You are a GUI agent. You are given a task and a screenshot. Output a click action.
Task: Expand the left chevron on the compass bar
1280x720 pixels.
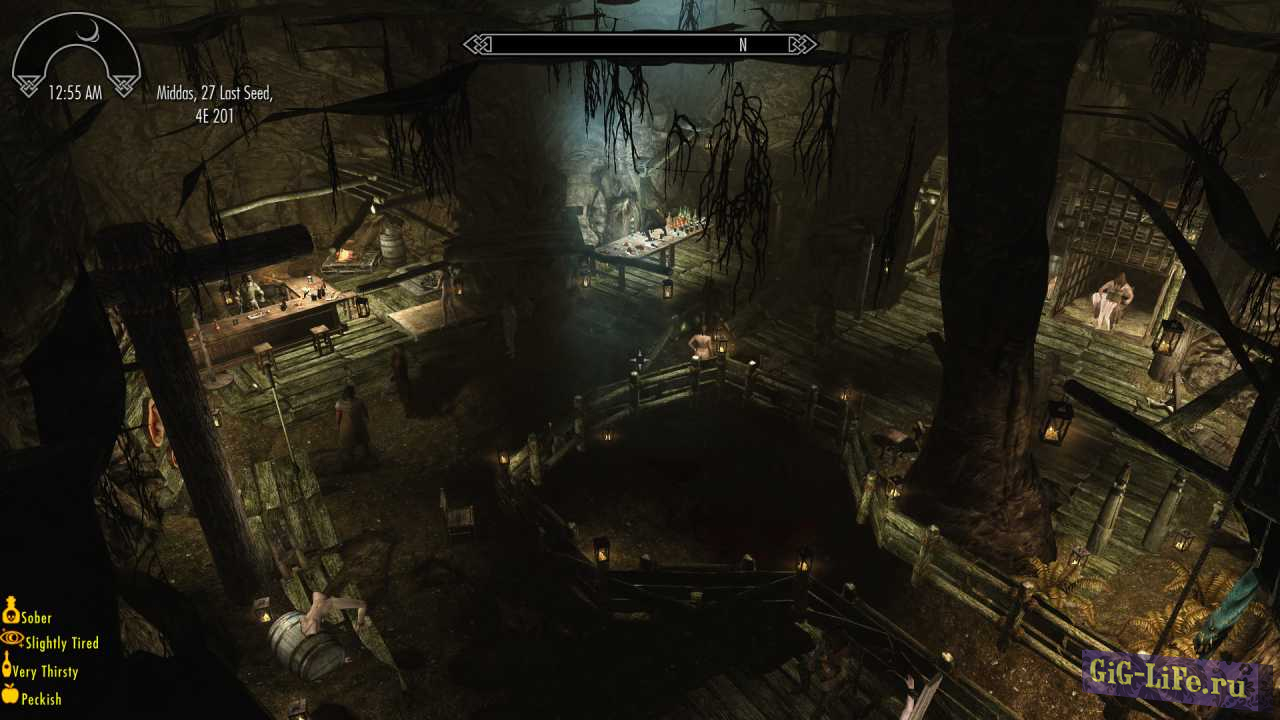pyautogui.click(x=477, y=44)
